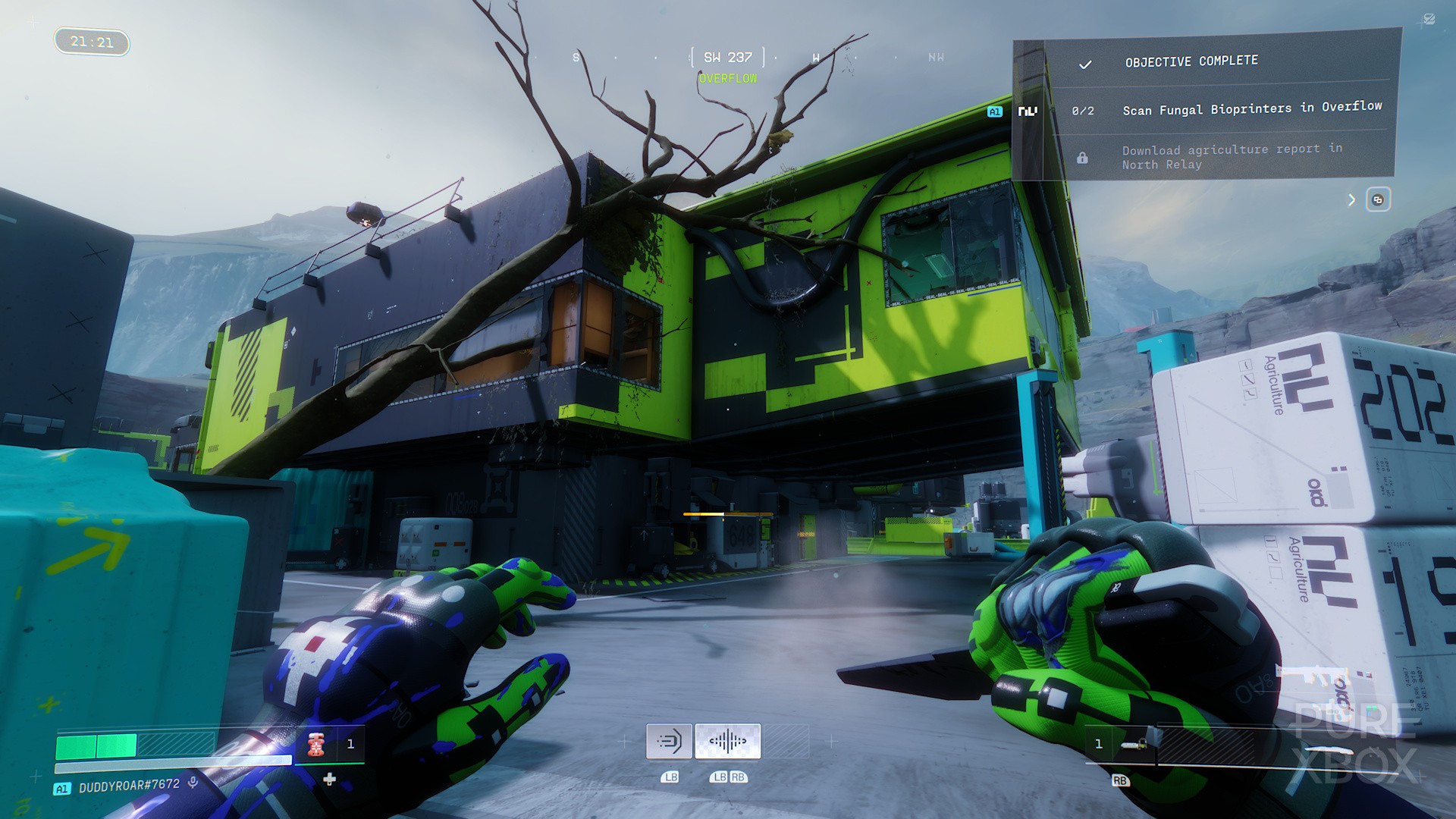1456x819 pixels.
Task: Toggle the microphone icon beside DUDDYROAR#7672
Action: tap(193, 783)
